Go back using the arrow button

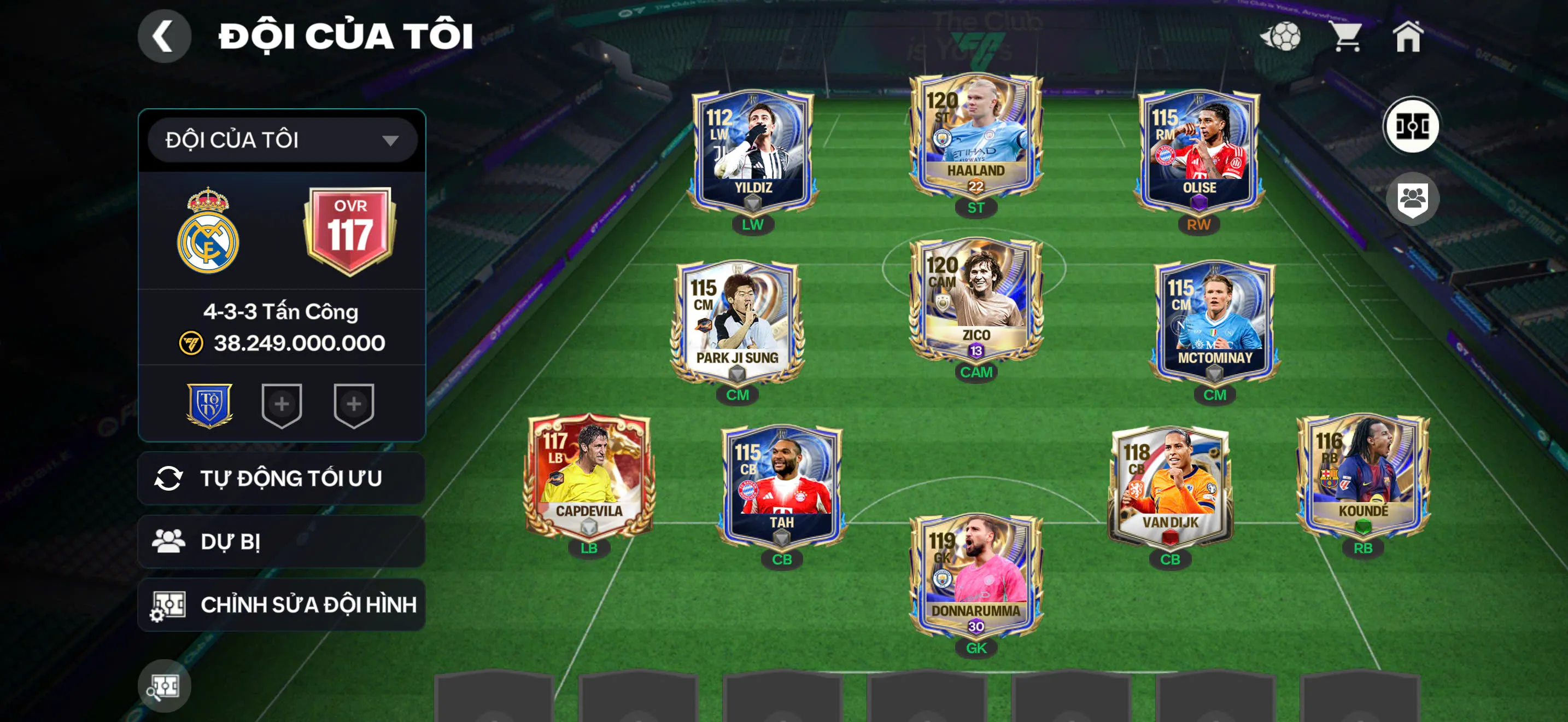[x=163, y=36]
